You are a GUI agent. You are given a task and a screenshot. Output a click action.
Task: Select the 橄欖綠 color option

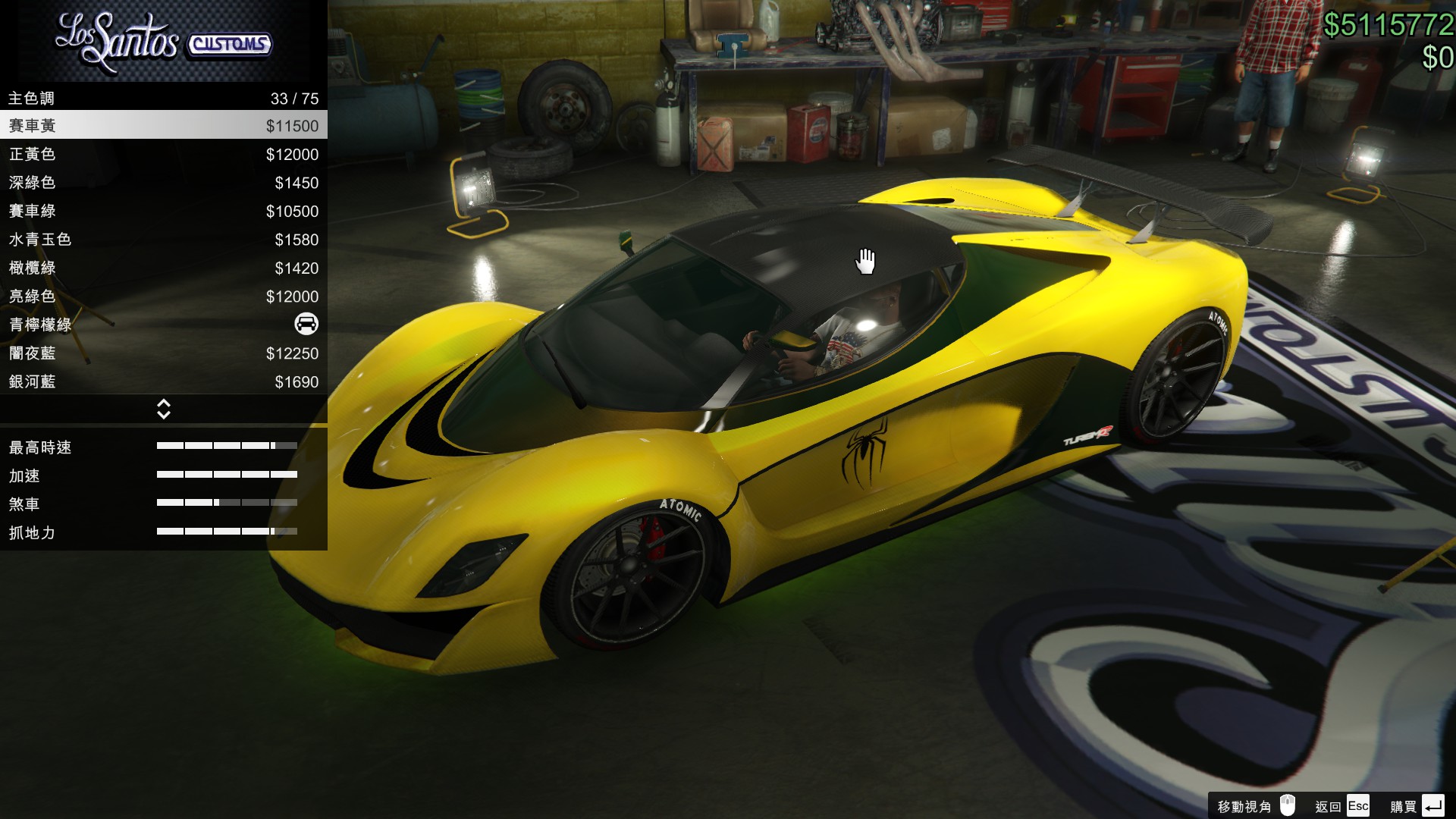click(x=163, y=268)
